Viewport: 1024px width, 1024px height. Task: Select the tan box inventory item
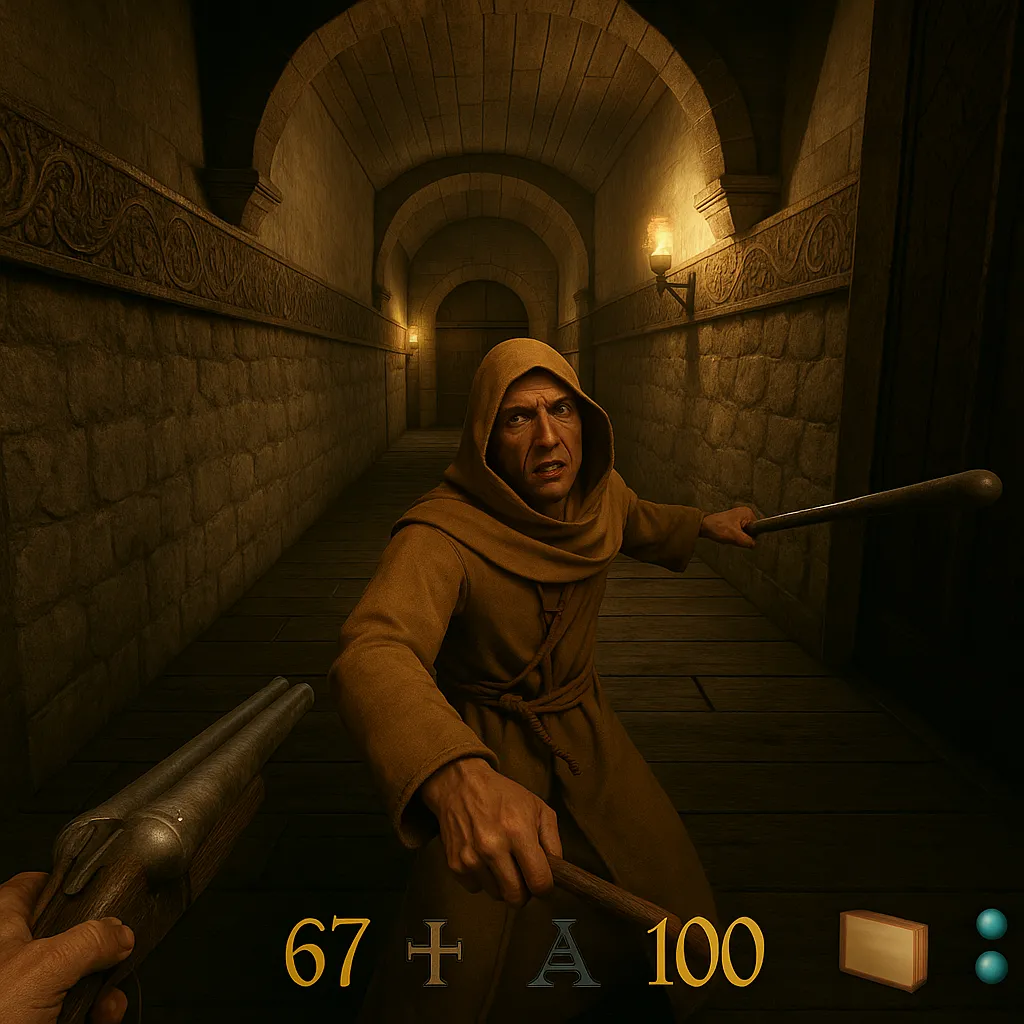883,949
